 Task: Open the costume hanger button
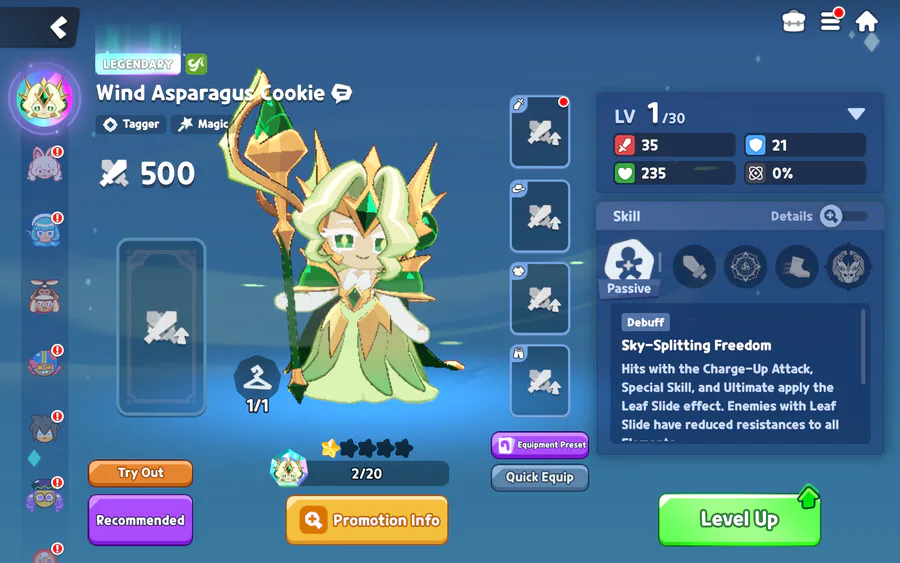click(x=257, y=378)
